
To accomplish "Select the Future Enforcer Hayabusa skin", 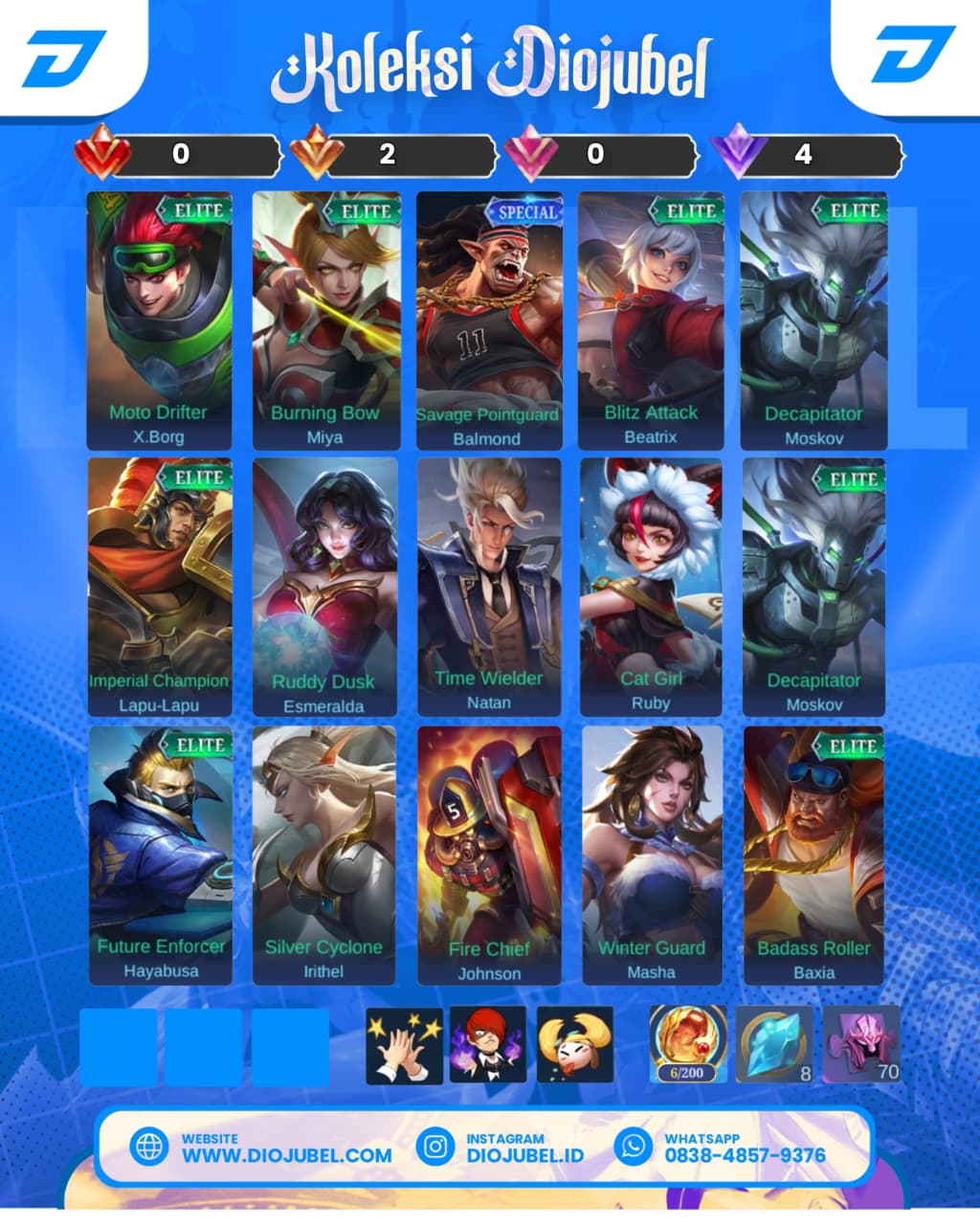I will pyautogui.click(x=161, y=855).
